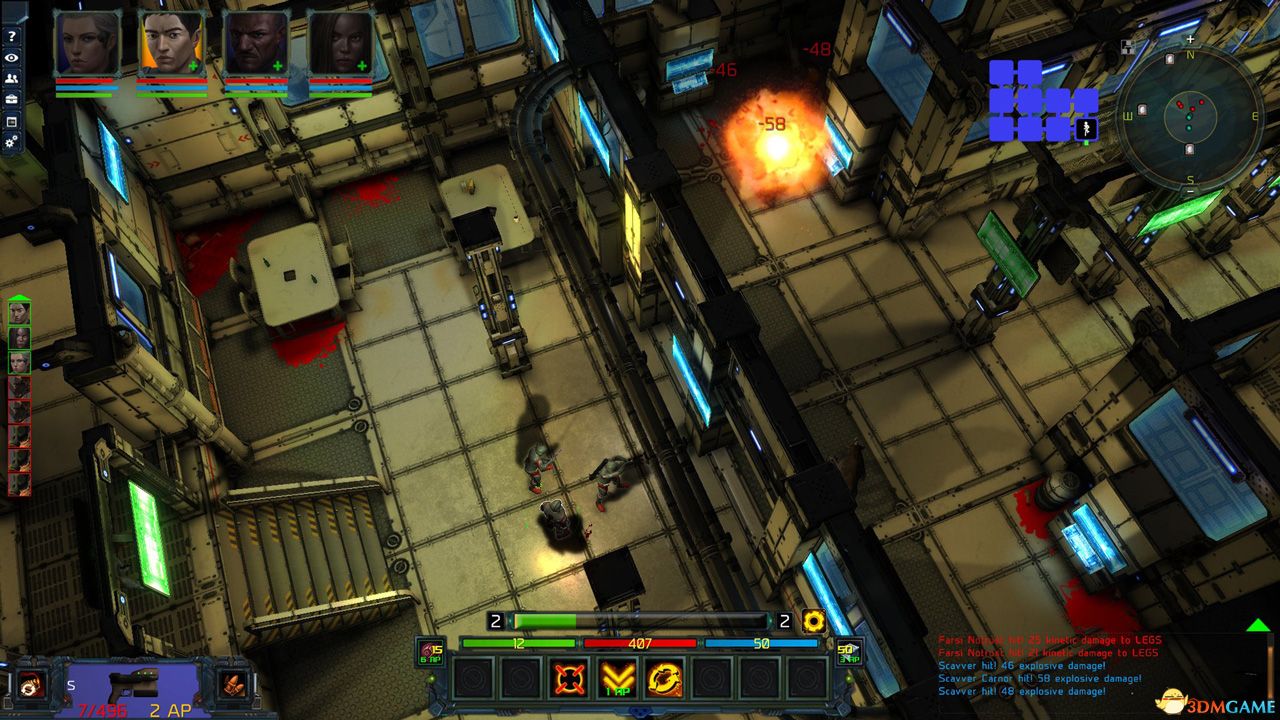Use the yellow chevron 1 AP ability
This screenshot has height=720, width=1280.
click(x=617, y=679)
